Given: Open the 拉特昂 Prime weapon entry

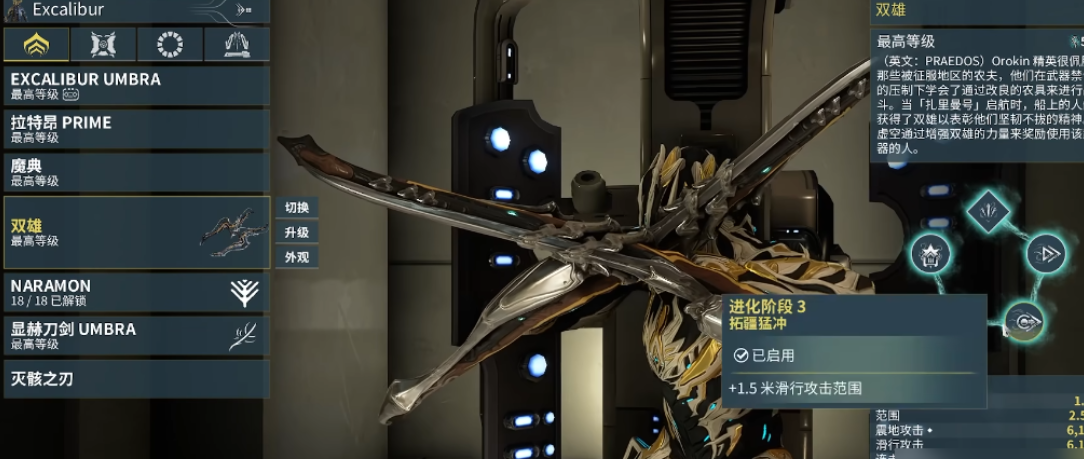Looking at the screenshot, I should pos(135,129).
